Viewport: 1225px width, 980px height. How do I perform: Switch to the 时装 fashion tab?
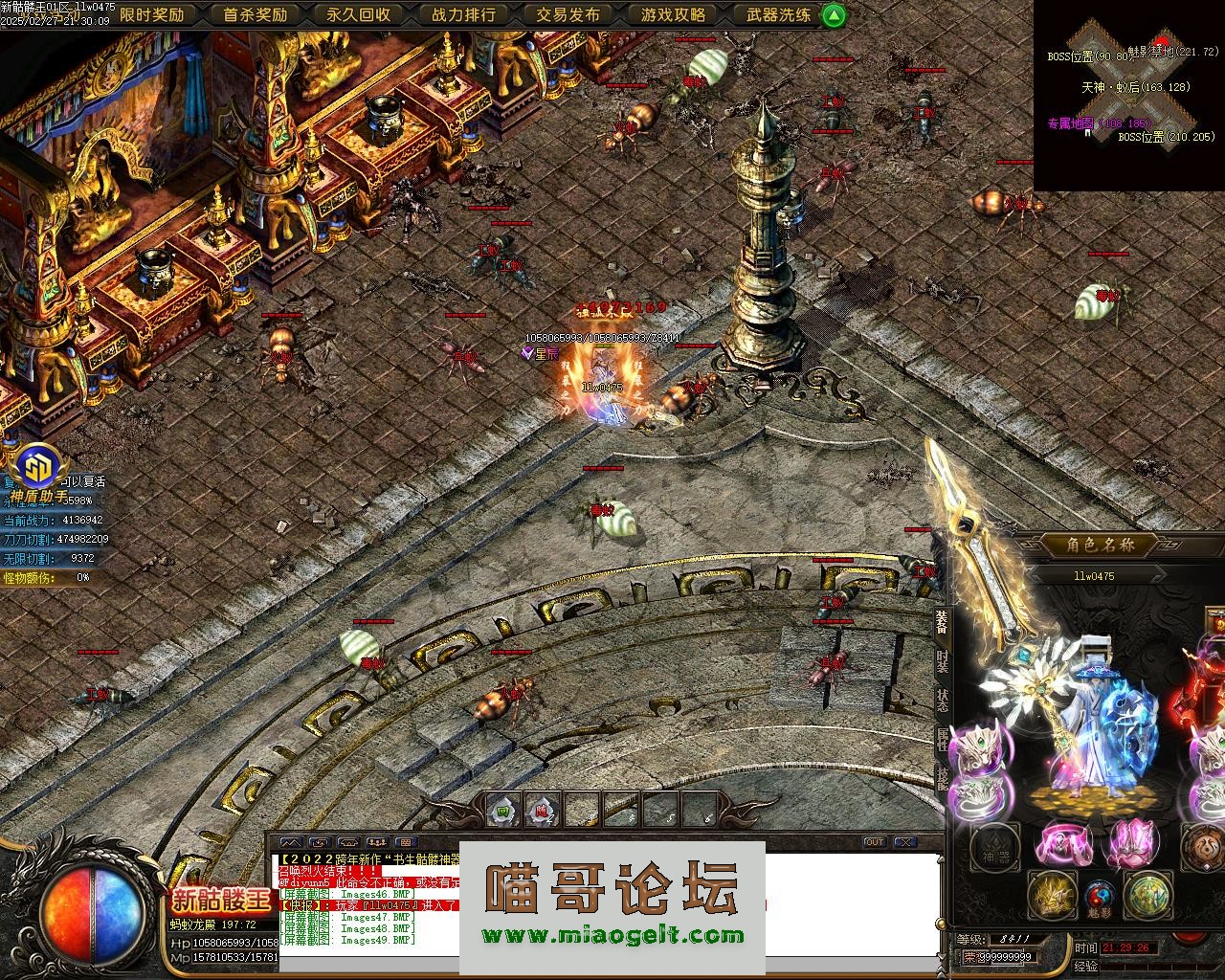click(942, 661)
